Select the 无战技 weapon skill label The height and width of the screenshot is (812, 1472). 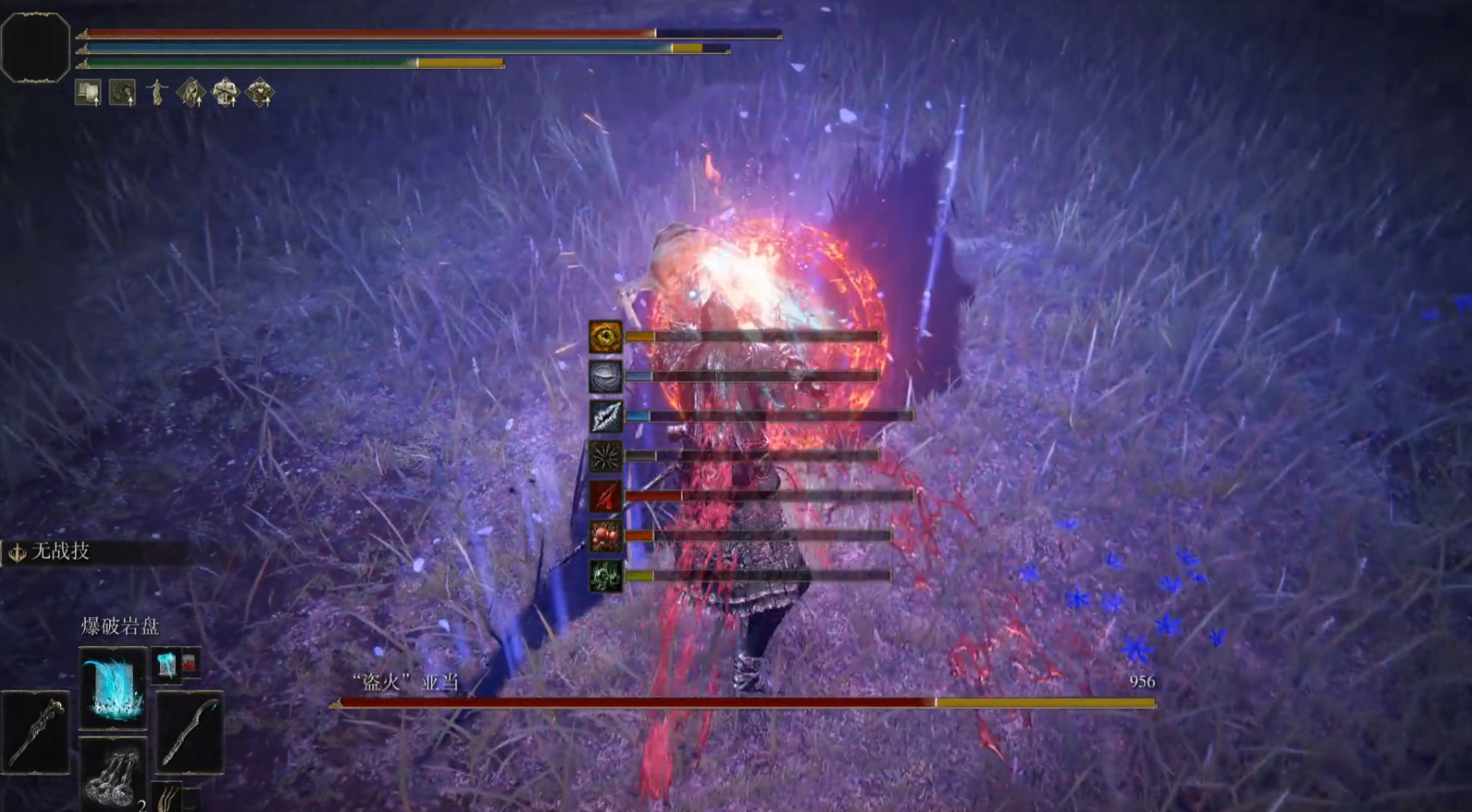coord(59,552)
